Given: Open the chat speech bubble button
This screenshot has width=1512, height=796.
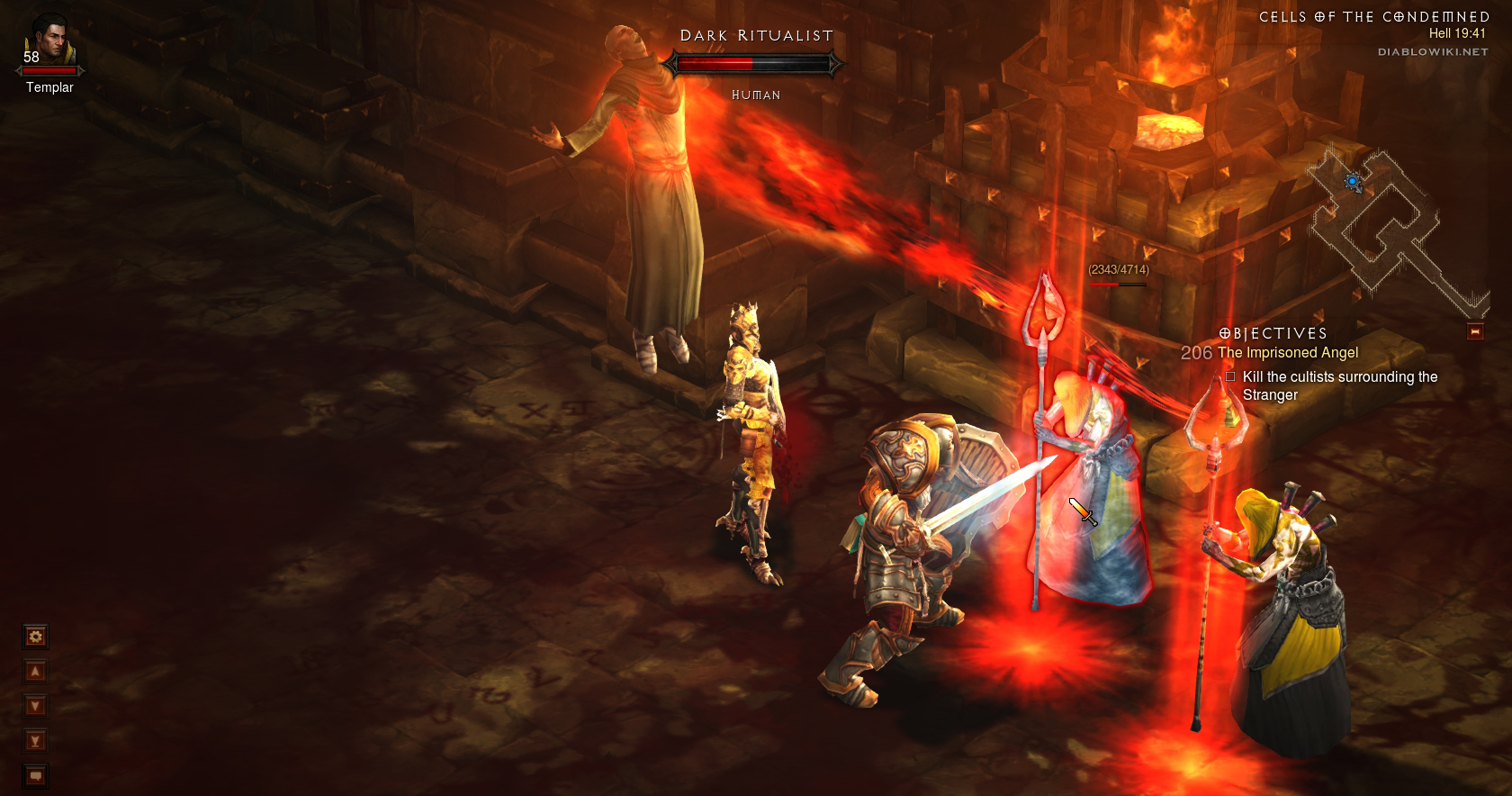Looking at the screenshot, I should [x=35, y=775].
